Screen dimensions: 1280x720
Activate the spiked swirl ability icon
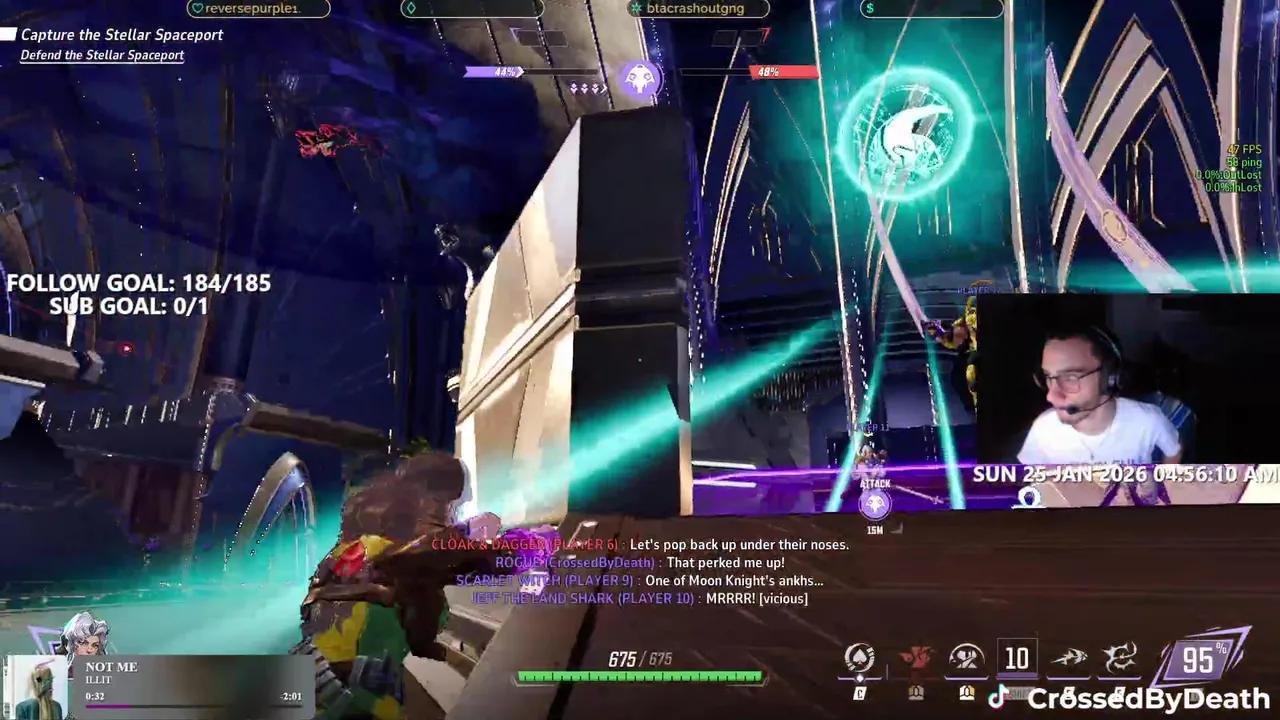[1120, 658]
